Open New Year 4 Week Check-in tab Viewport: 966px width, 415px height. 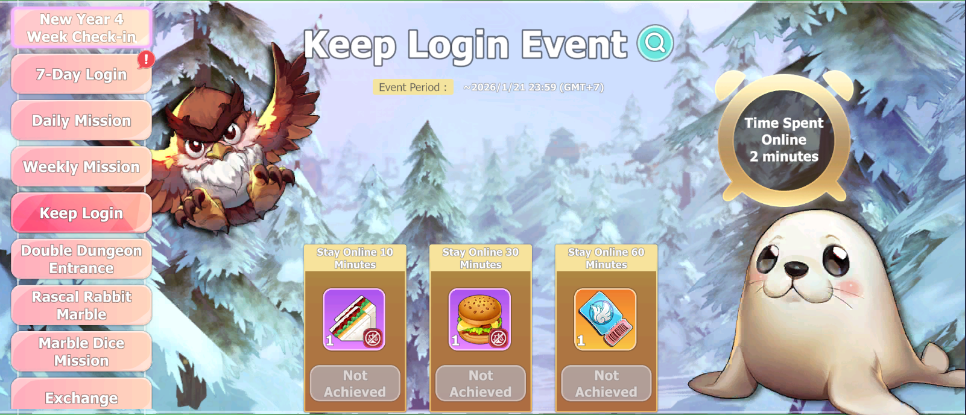[81, 28]
